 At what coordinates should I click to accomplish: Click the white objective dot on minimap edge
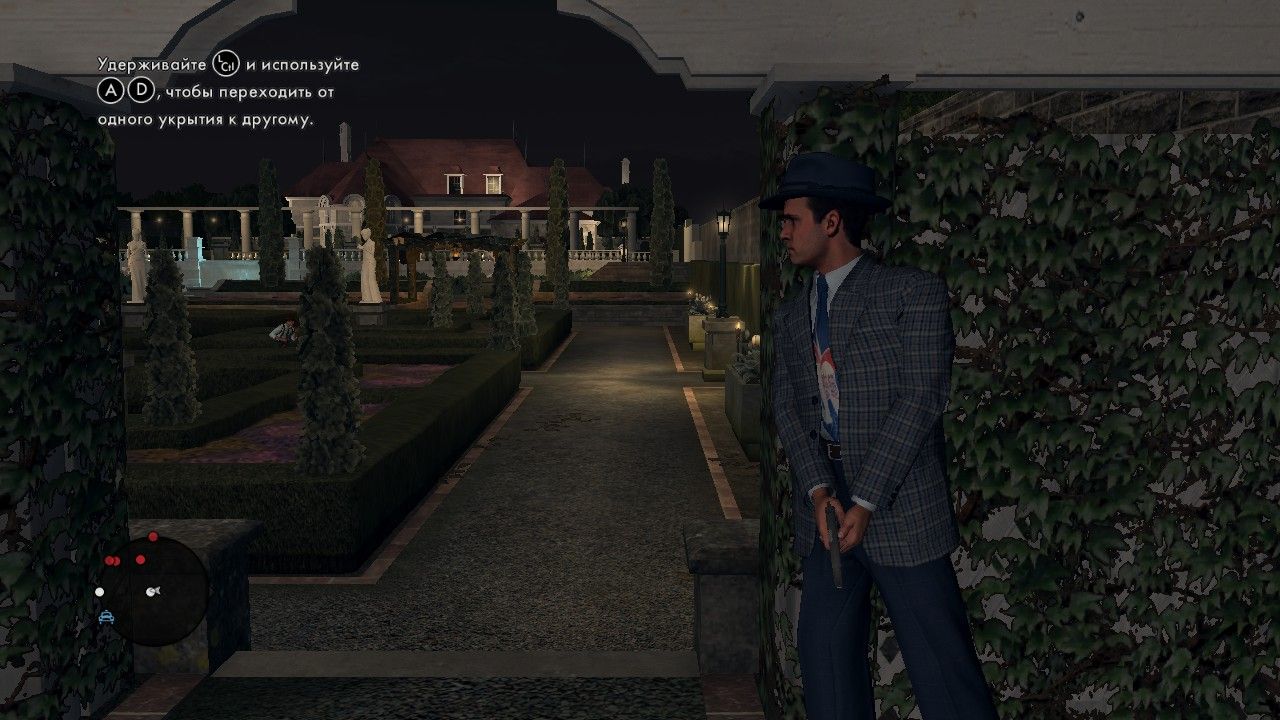click(100, 592)
